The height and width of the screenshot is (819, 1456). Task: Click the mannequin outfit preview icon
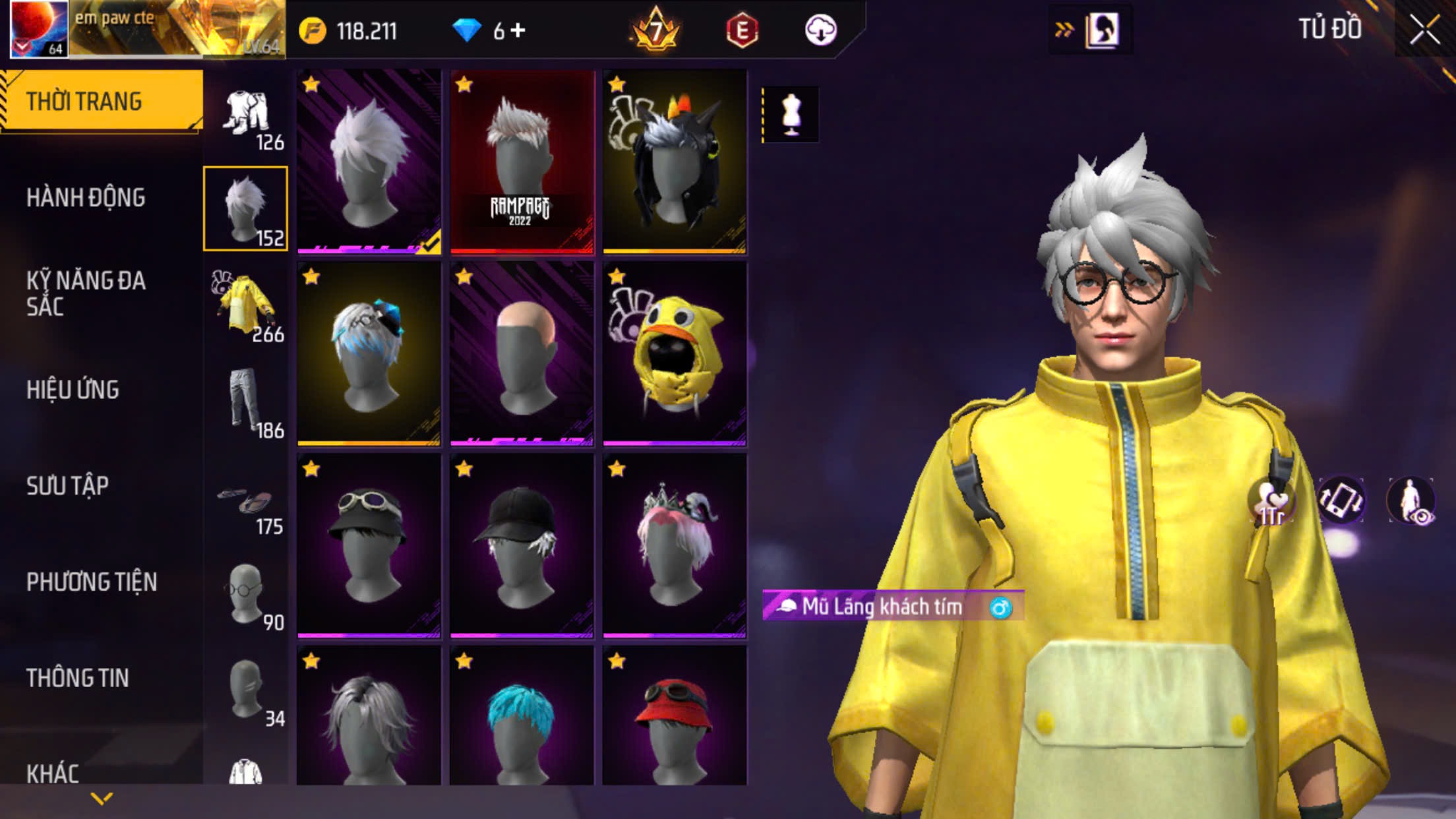click(791, 115)
